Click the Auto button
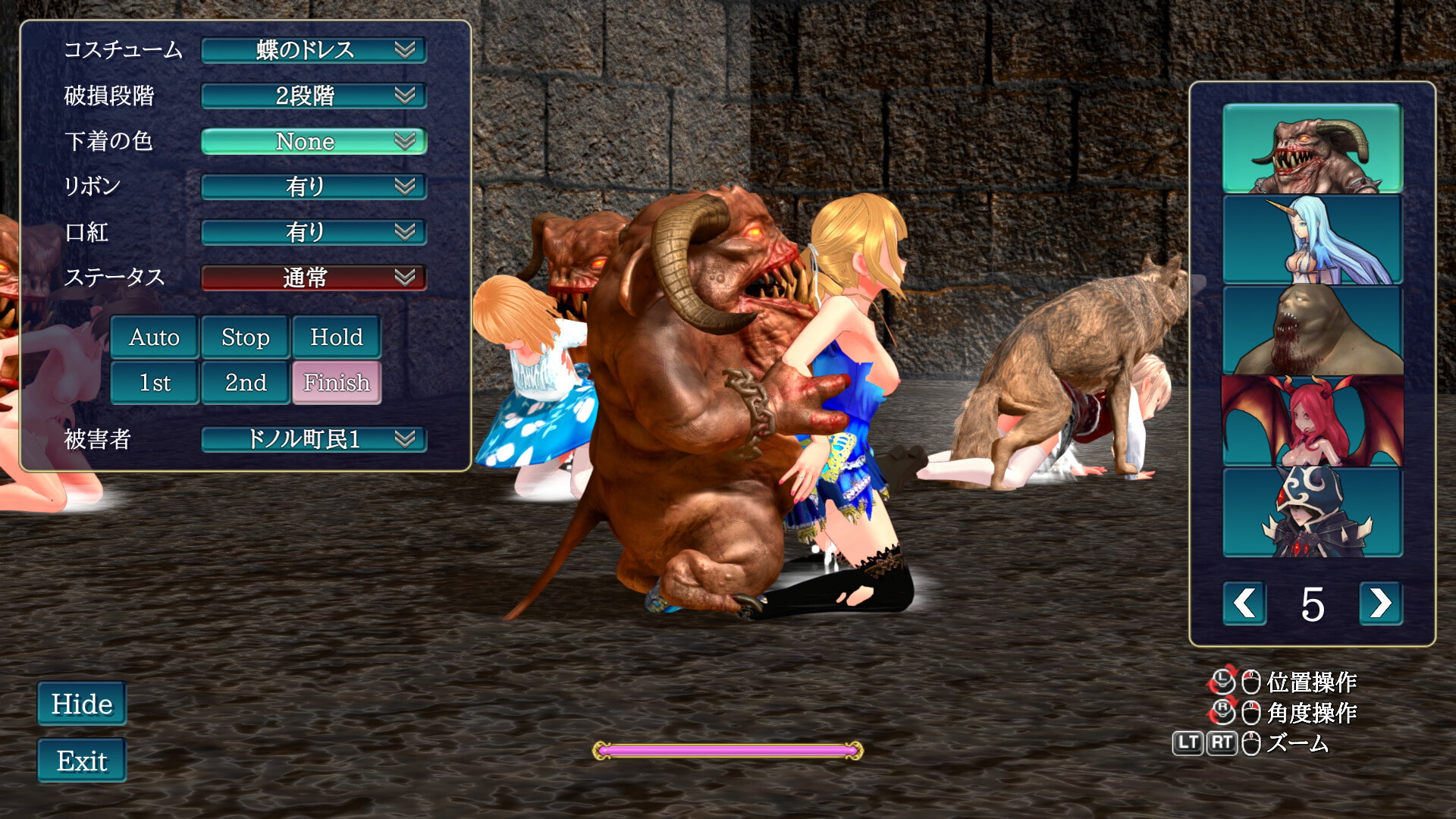The width and height of the screenshot is (1456, 819). (x=155, y=337)
